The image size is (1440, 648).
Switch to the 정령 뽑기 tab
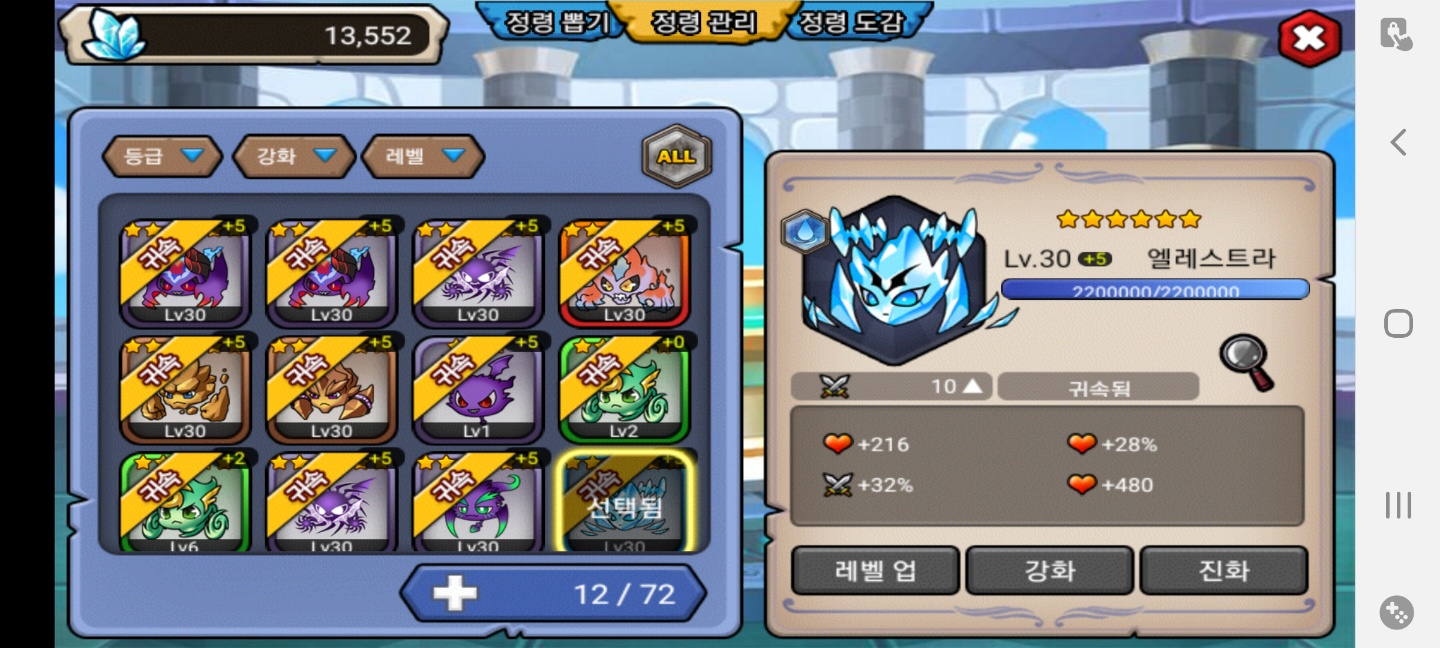(548, 23)
